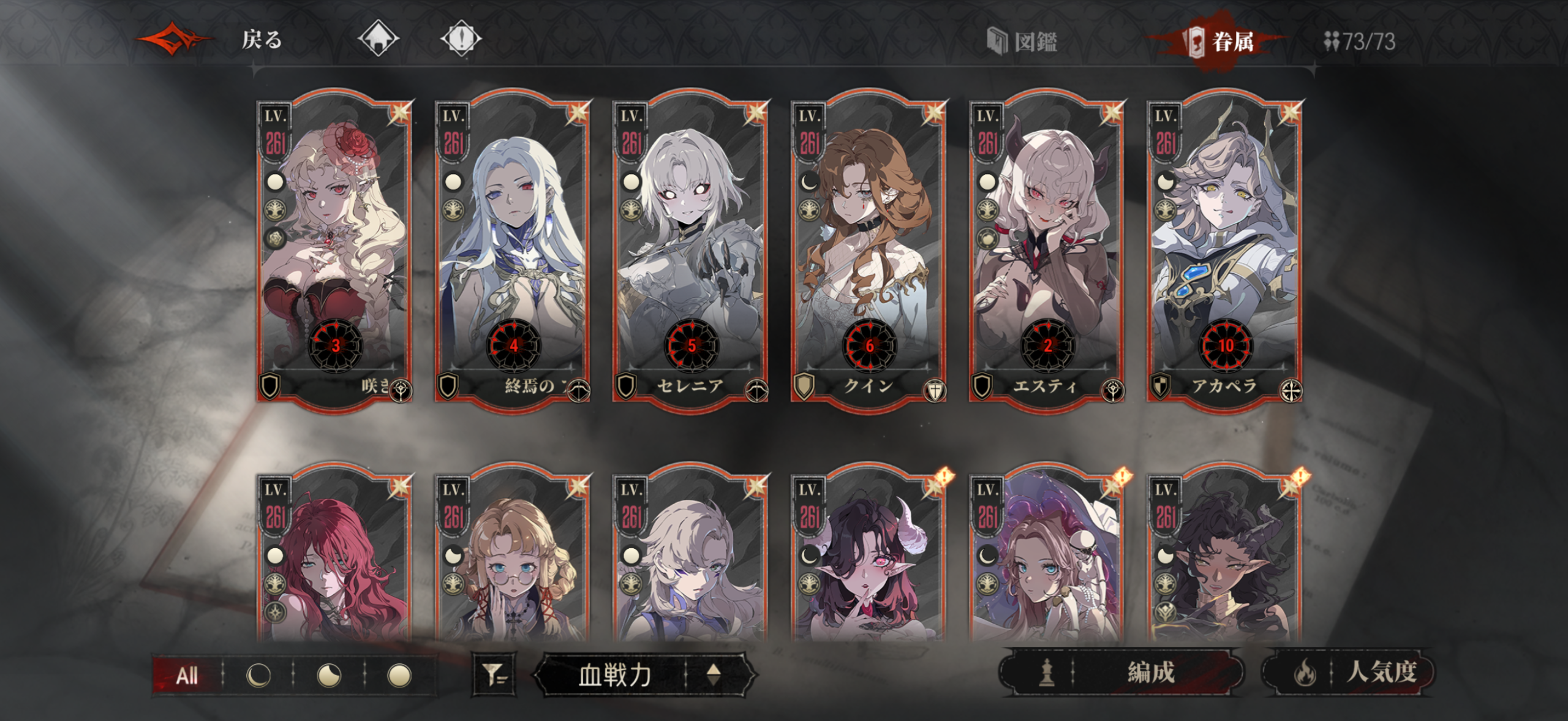Viewport: 1568px width, 721px height.
Task: Choose the クイン character card
Action: (869, 251)
